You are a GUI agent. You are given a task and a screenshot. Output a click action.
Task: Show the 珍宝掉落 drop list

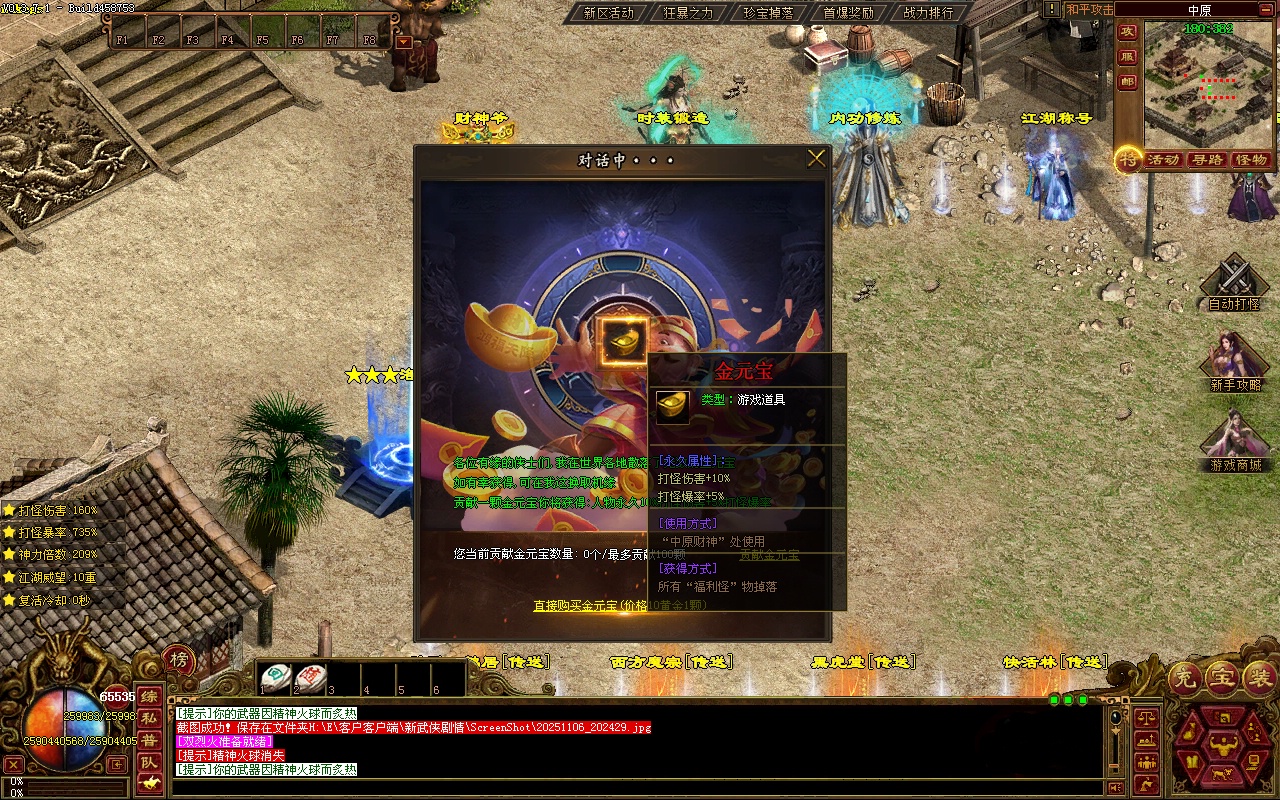click(x=768, y=13)
